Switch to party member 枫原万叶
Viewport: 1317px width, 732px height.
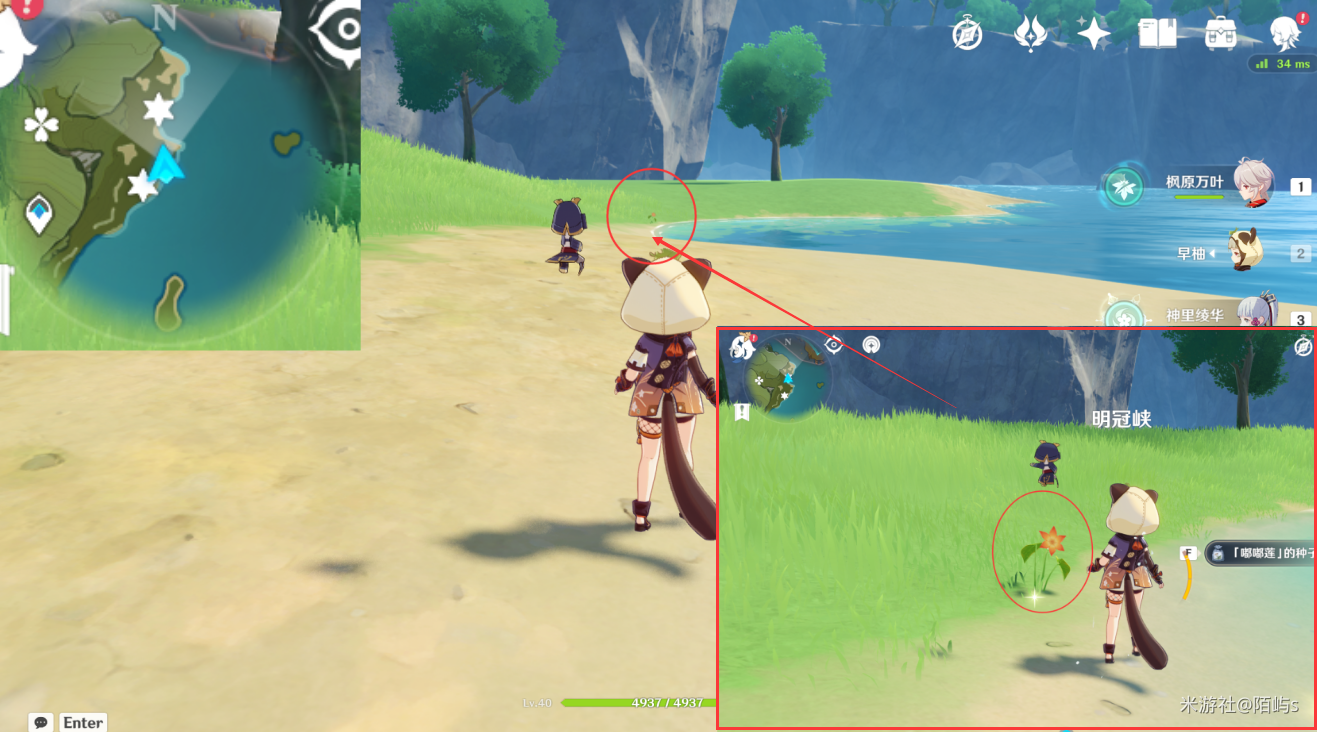[x=1252, y=185]
